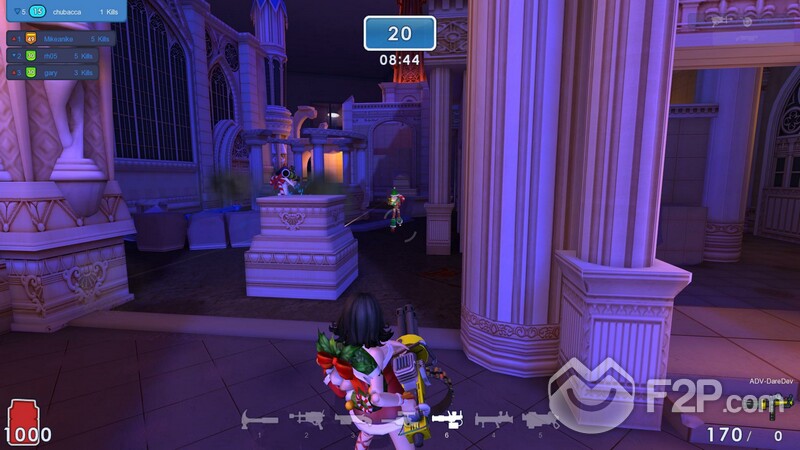This screenshot has width=800, height=450.
Task: Choose the highlighted weapon in slot 6
Action: 446,420
